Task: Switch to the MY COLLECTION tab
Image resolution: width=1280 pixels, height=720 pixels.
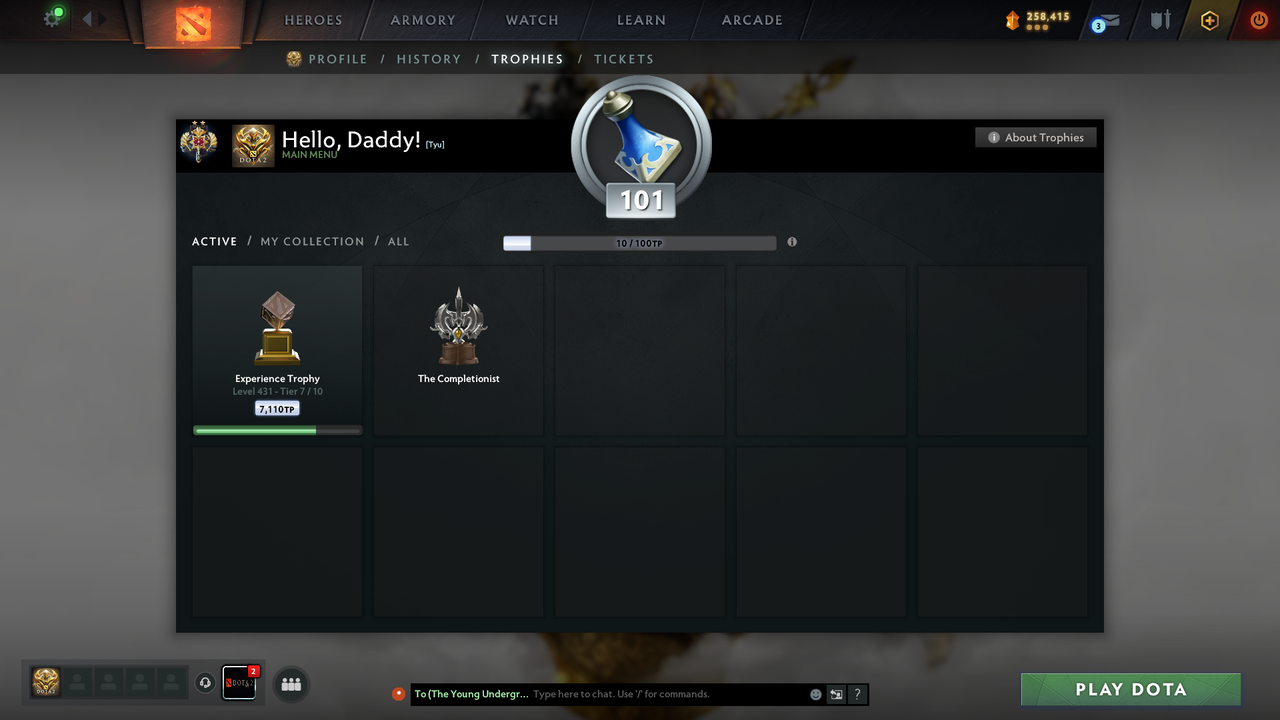Action: tap(311, 241)
